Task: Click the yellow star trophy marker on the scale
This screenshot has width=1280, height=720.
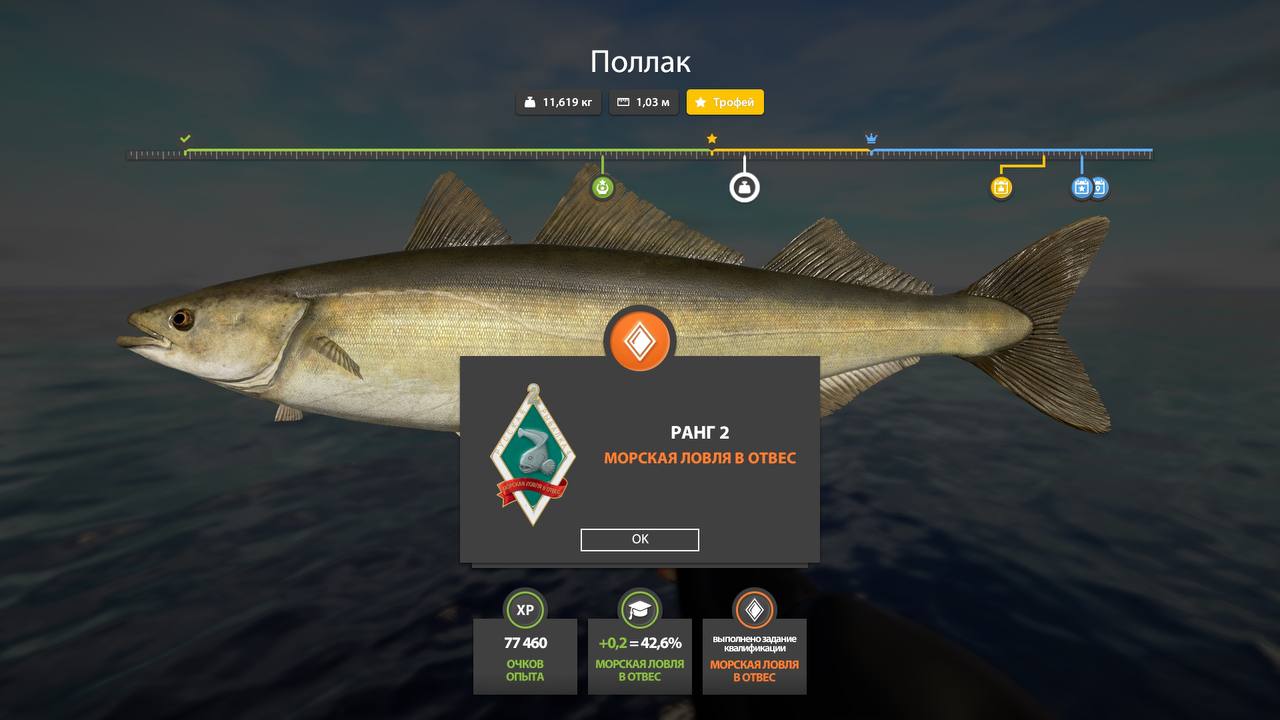Action: coord(711,138)
